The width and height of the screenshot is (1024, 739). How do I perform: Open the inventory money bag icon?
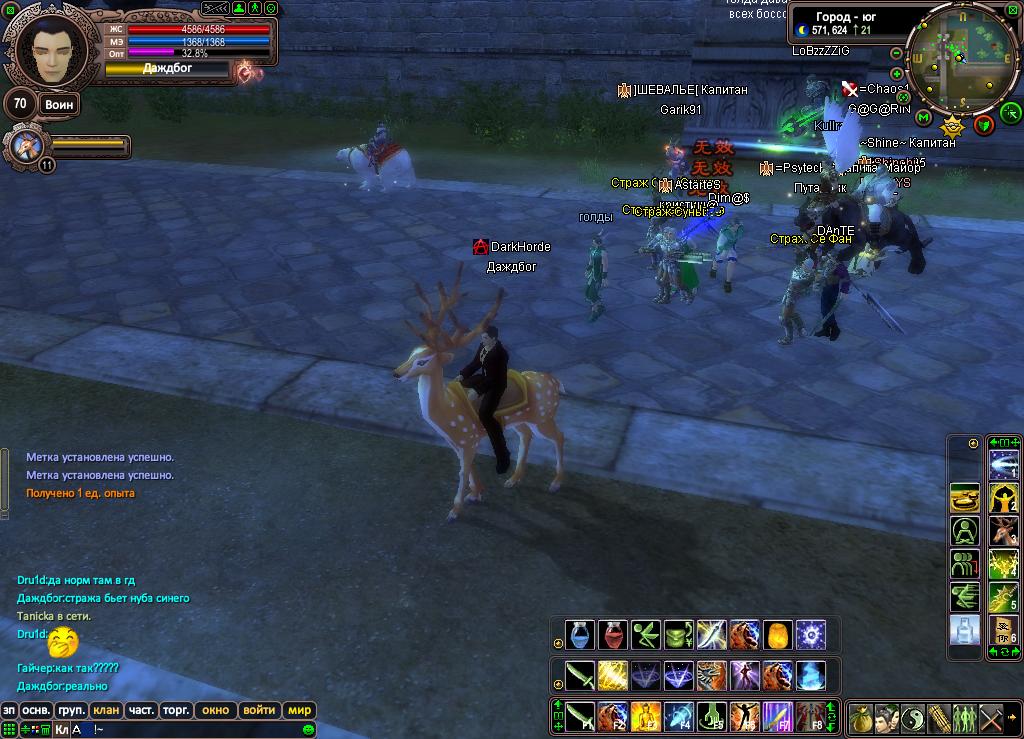[x=861, y=718]
